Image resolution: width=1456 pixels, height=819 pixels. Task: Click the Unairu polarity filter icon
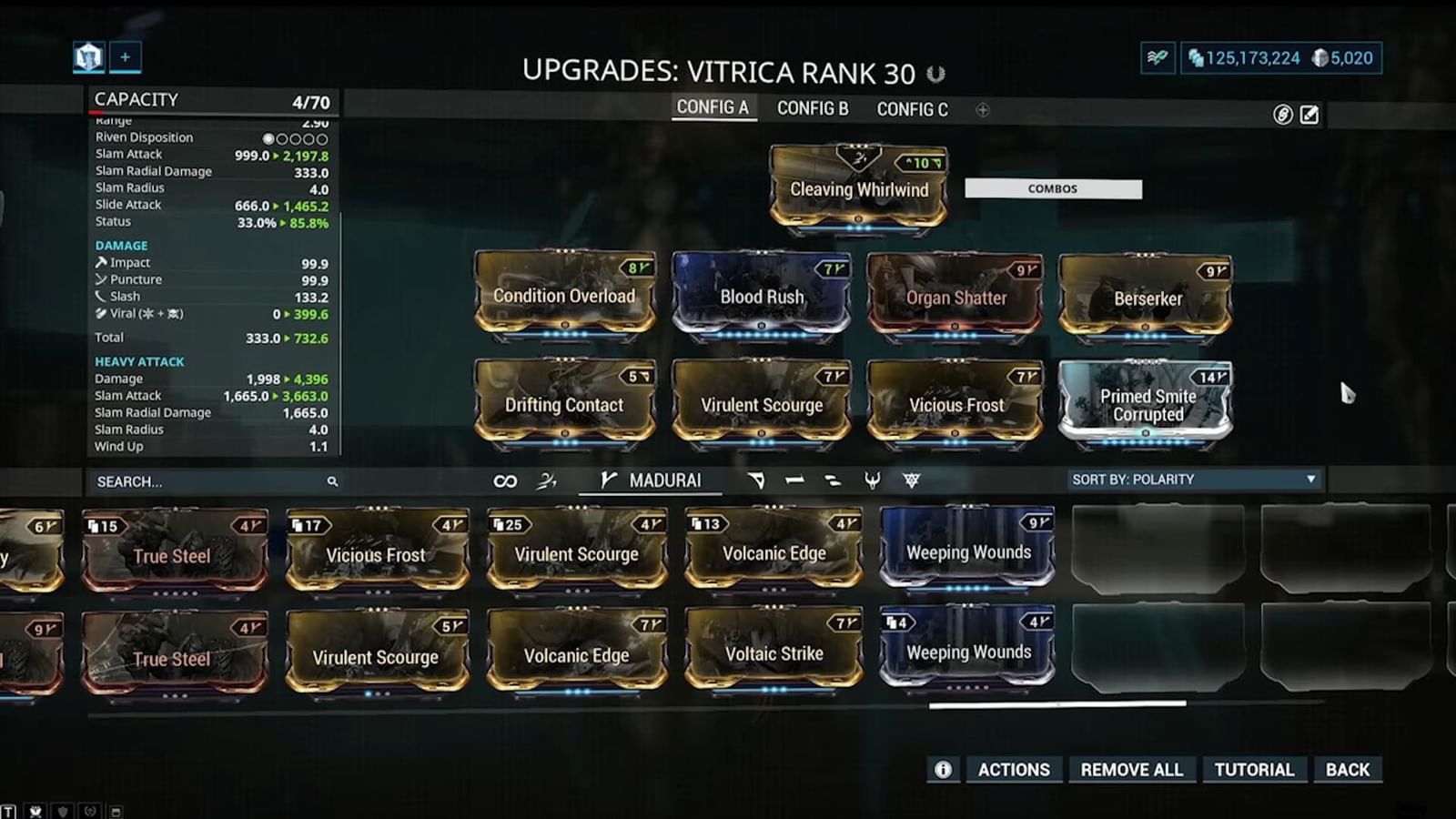click(x=871, y=480)
